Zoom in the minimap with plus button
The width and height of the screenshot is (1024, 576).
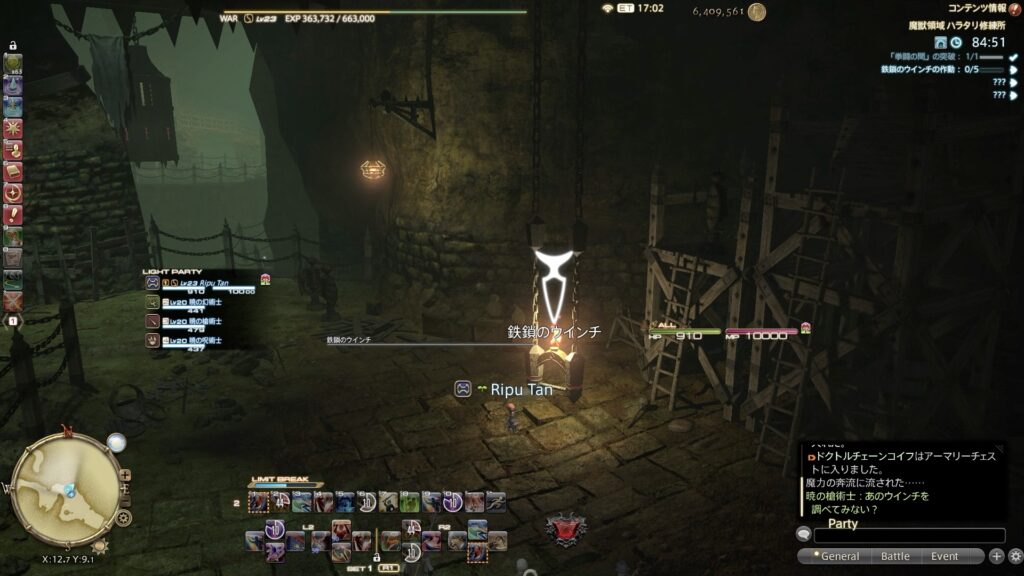(x=124, y=475)
